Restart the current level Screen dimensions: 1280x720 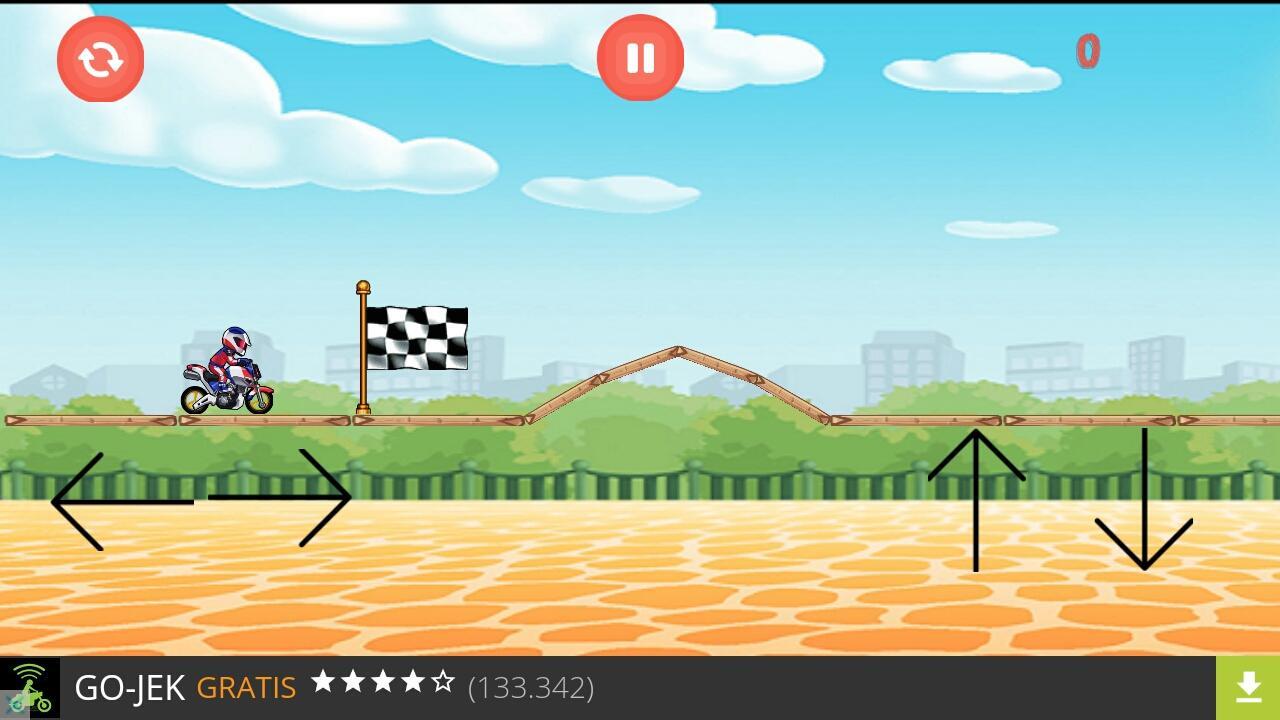coord(100,59)
